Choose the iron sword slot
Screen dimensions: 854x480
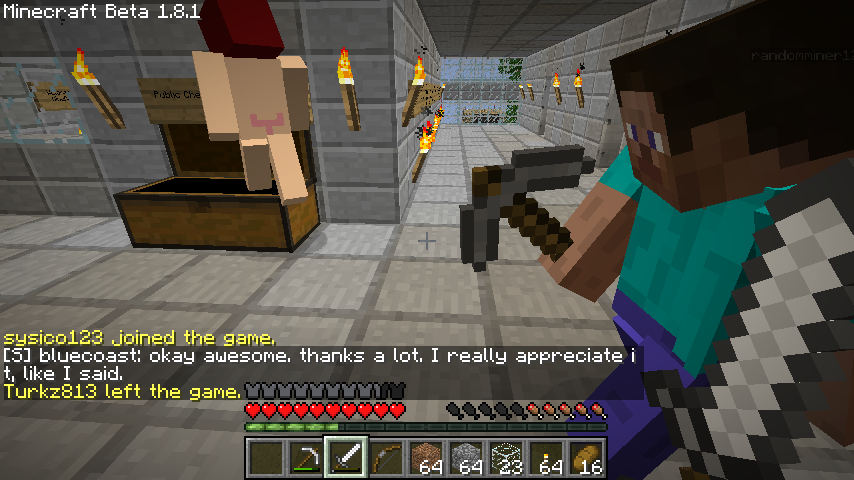pos(346,459)
